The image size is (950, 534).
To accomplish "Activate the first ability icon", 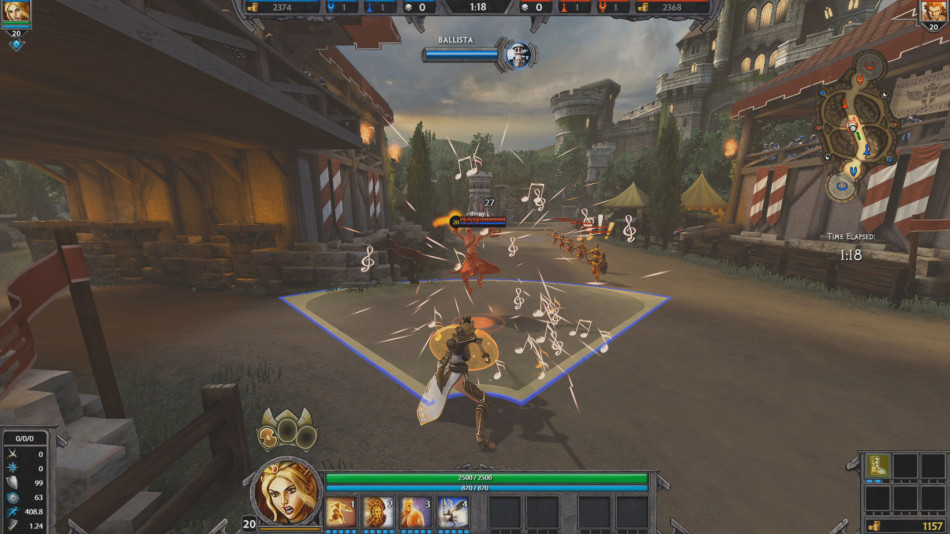I will coord(340,512).
